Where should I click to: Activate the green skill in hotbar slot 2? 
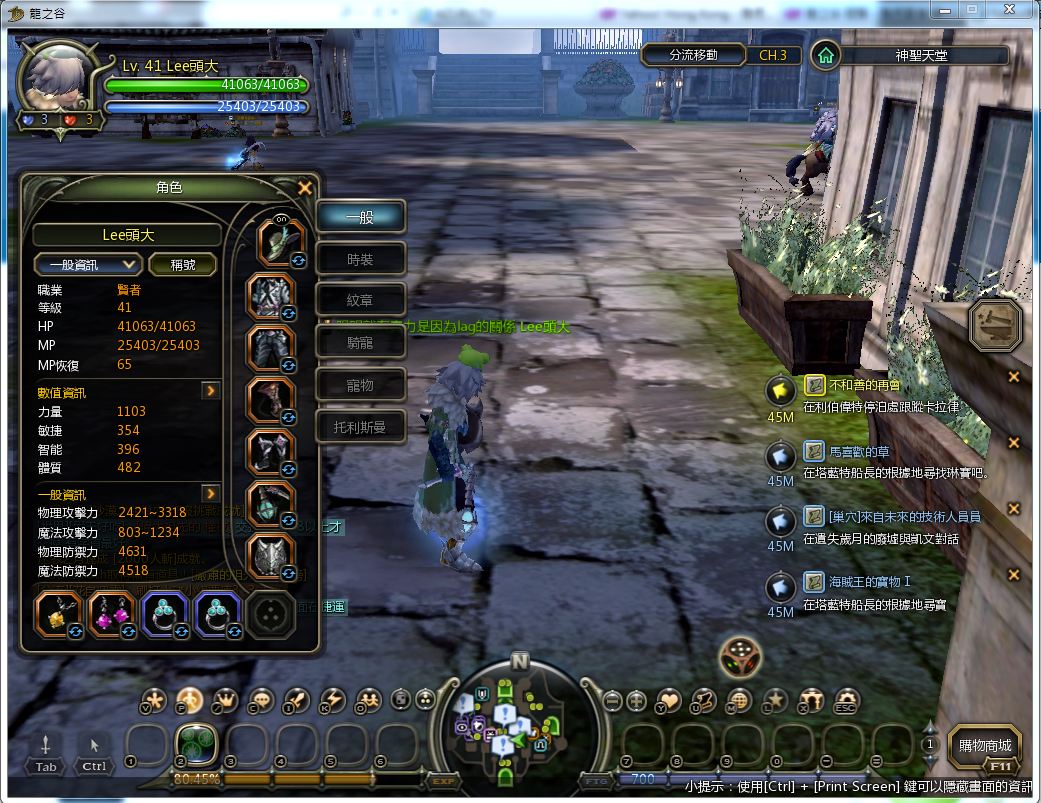tap(197, 745)
